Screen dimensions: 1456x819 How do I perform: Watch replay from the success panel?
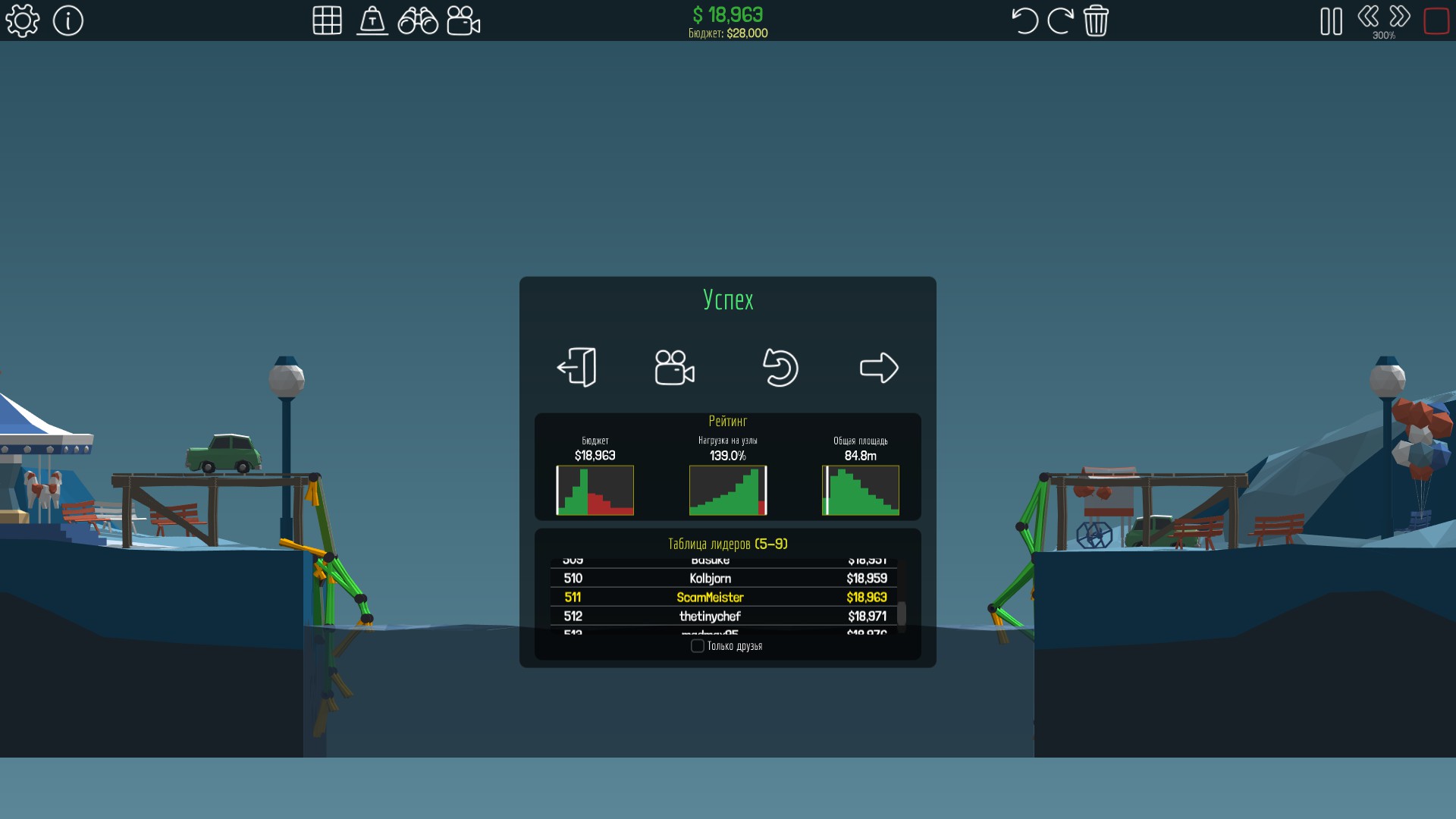point(674,368)
